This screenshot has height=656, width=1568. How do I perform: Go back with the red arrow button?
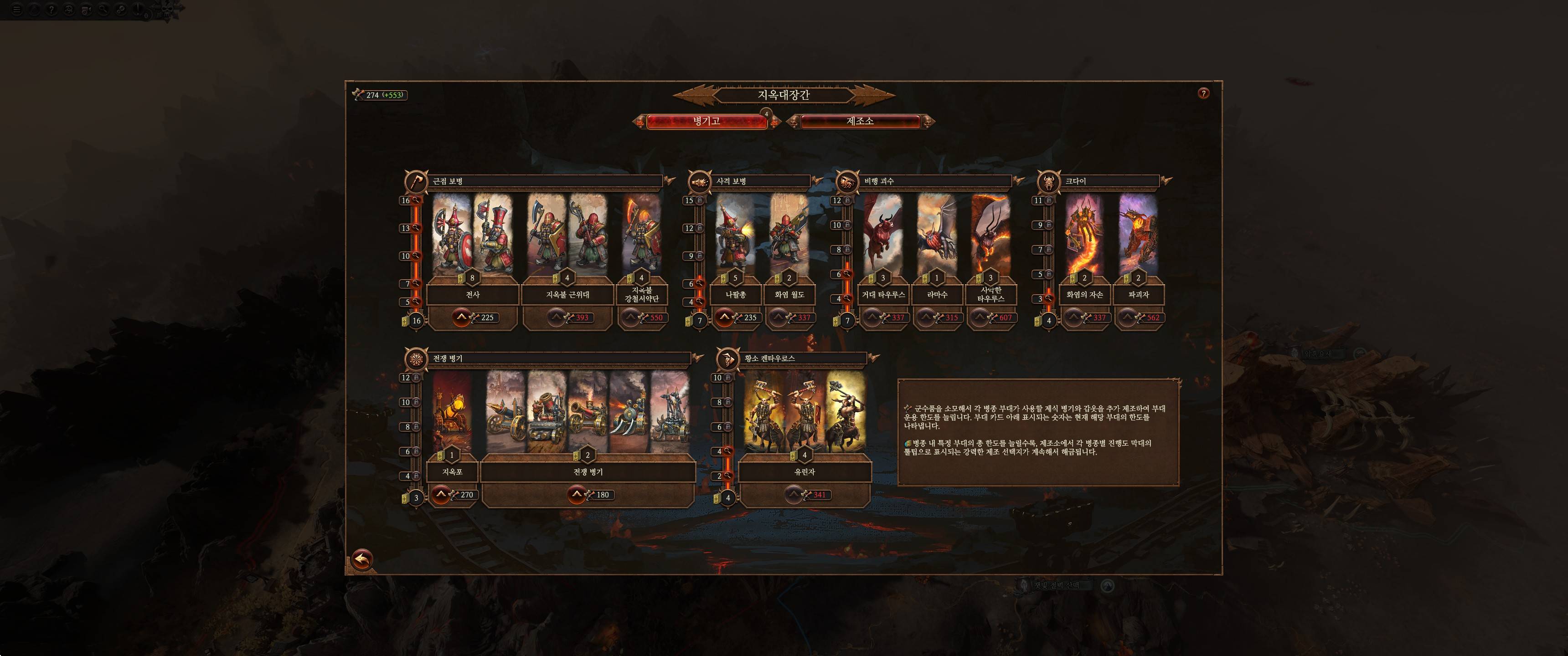362,559
